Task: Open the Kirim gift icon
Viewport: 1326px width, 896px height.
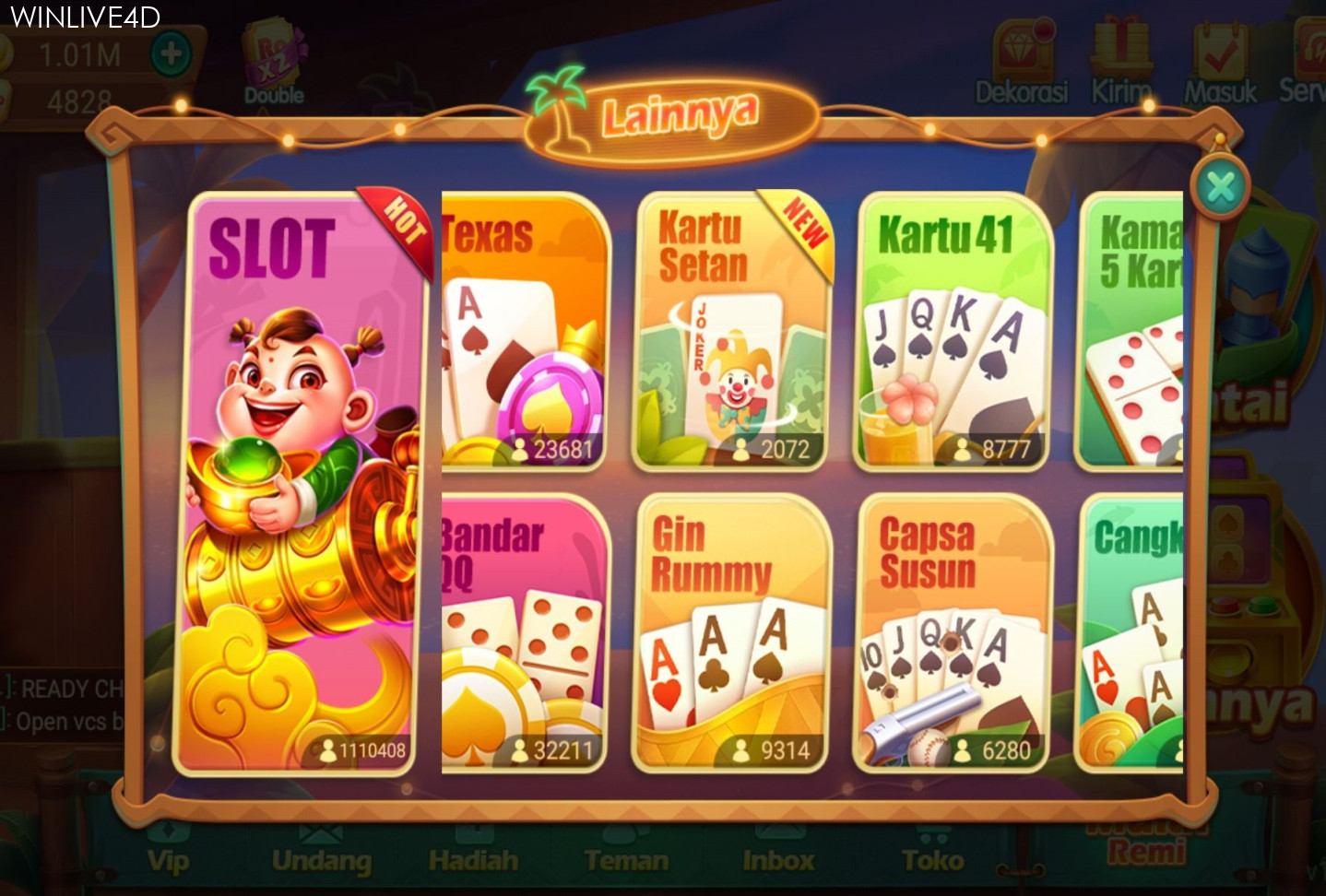Action: 1120,57
